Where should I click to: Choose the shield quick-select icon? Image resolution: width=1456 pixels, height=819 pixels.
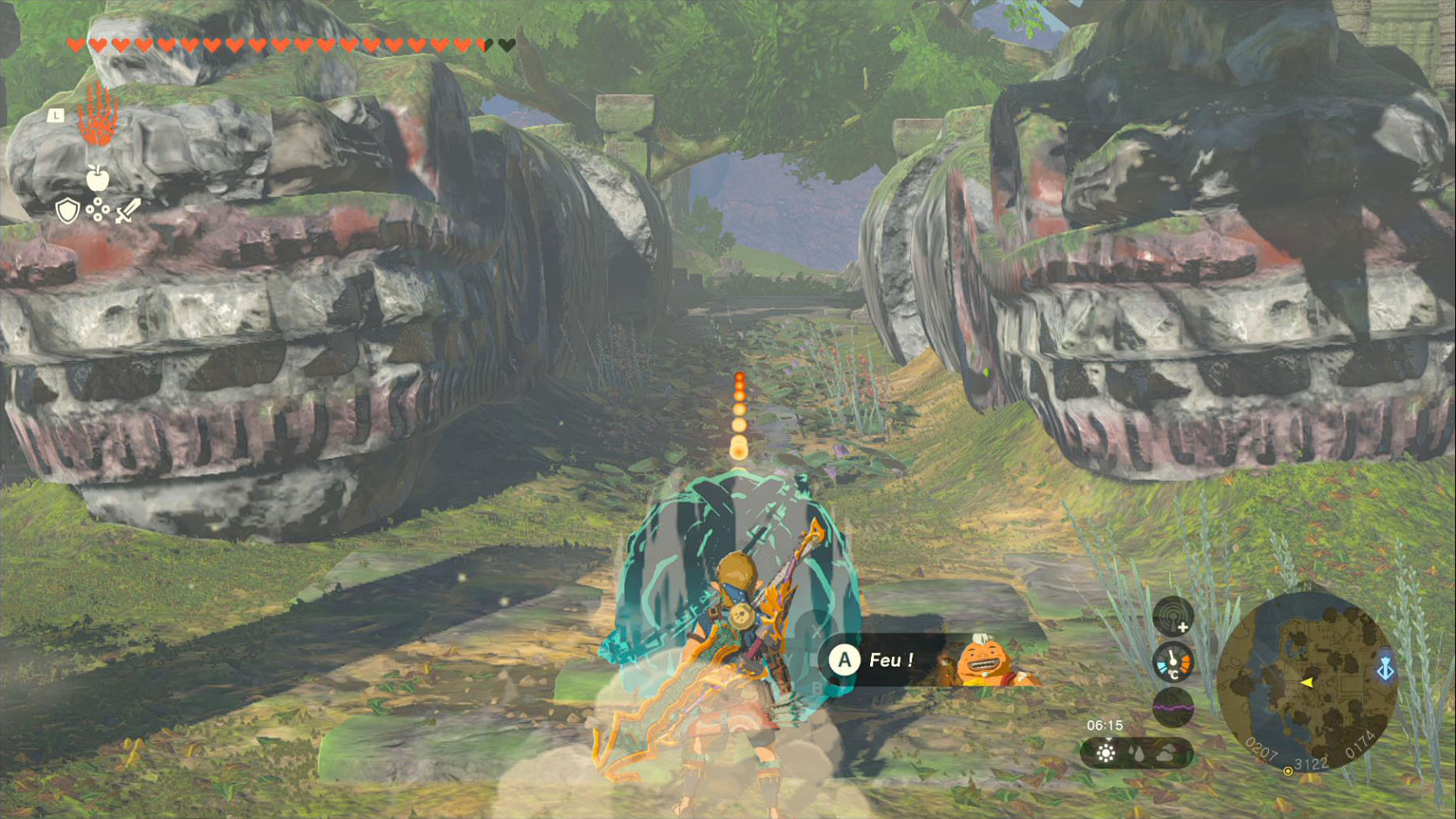click(68, 211)
